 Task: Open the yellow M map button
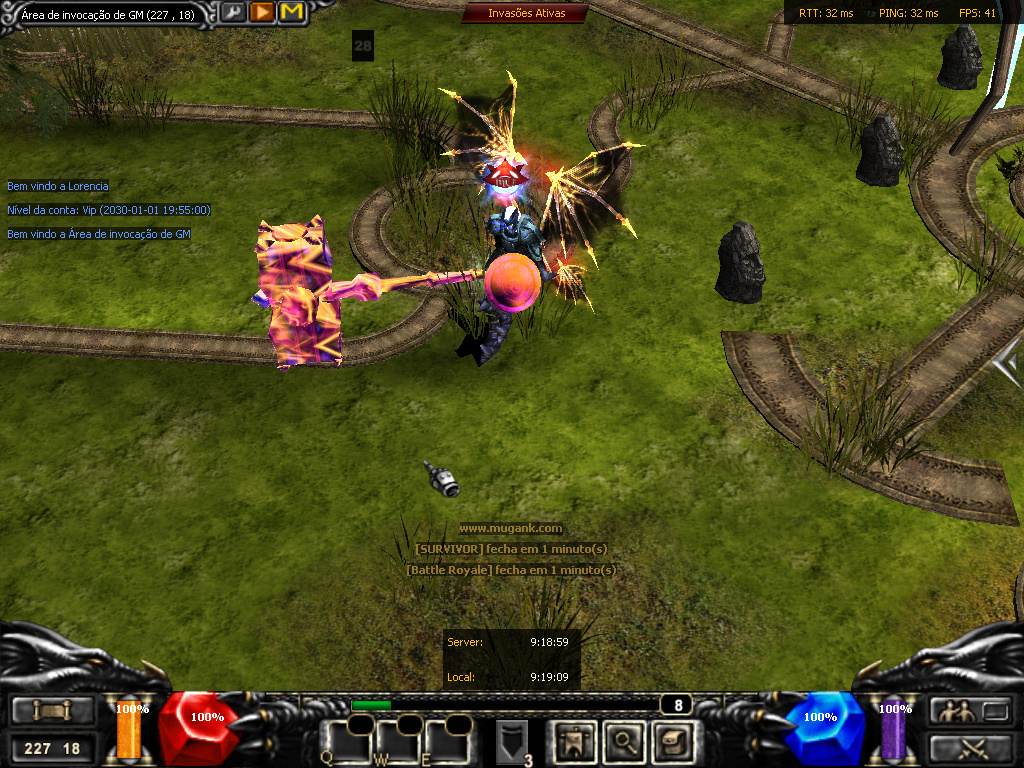point(292,13)
